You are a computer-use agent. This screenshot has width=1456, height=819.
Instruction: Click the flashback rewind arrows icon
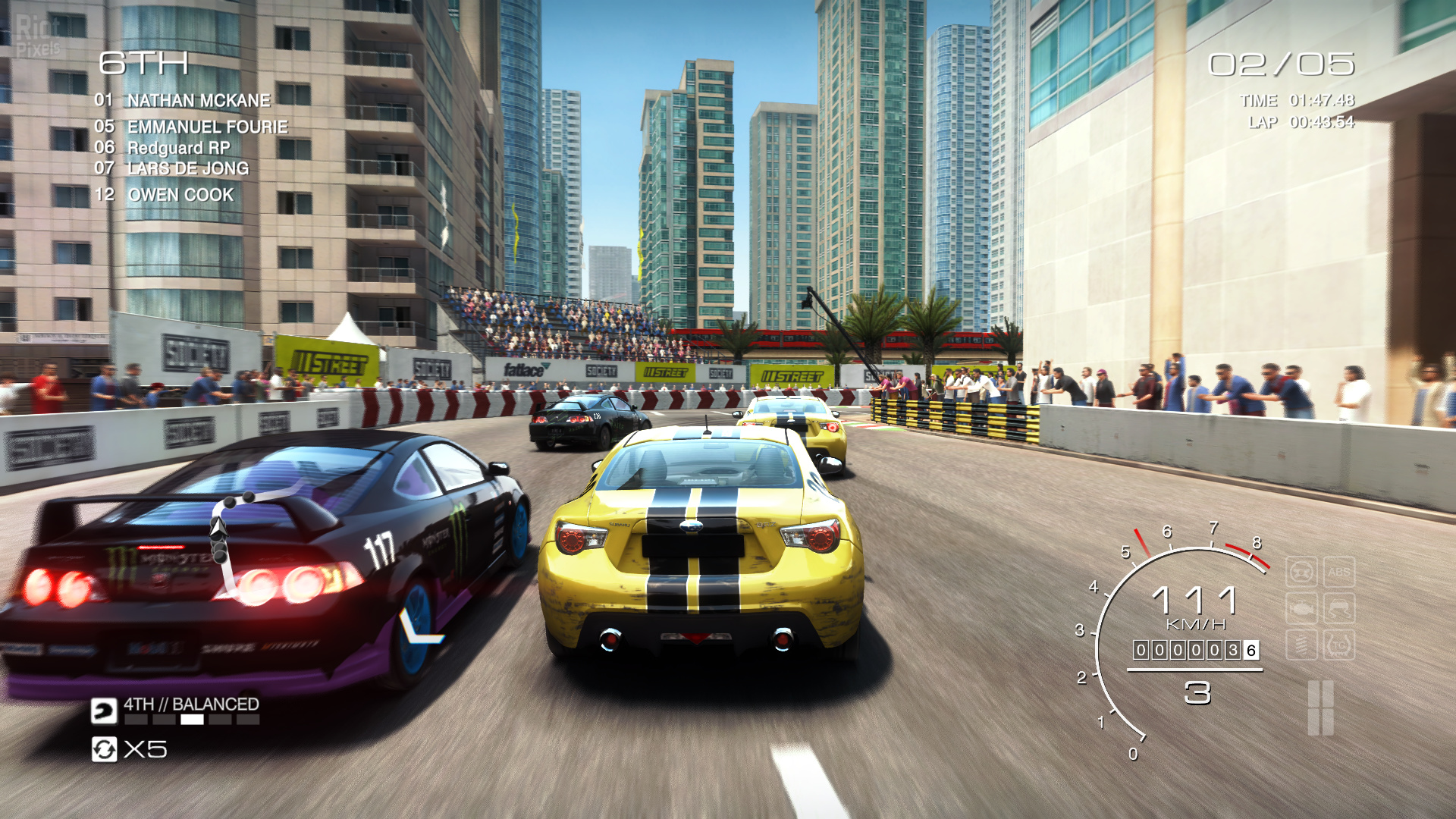tap(104, 749)
